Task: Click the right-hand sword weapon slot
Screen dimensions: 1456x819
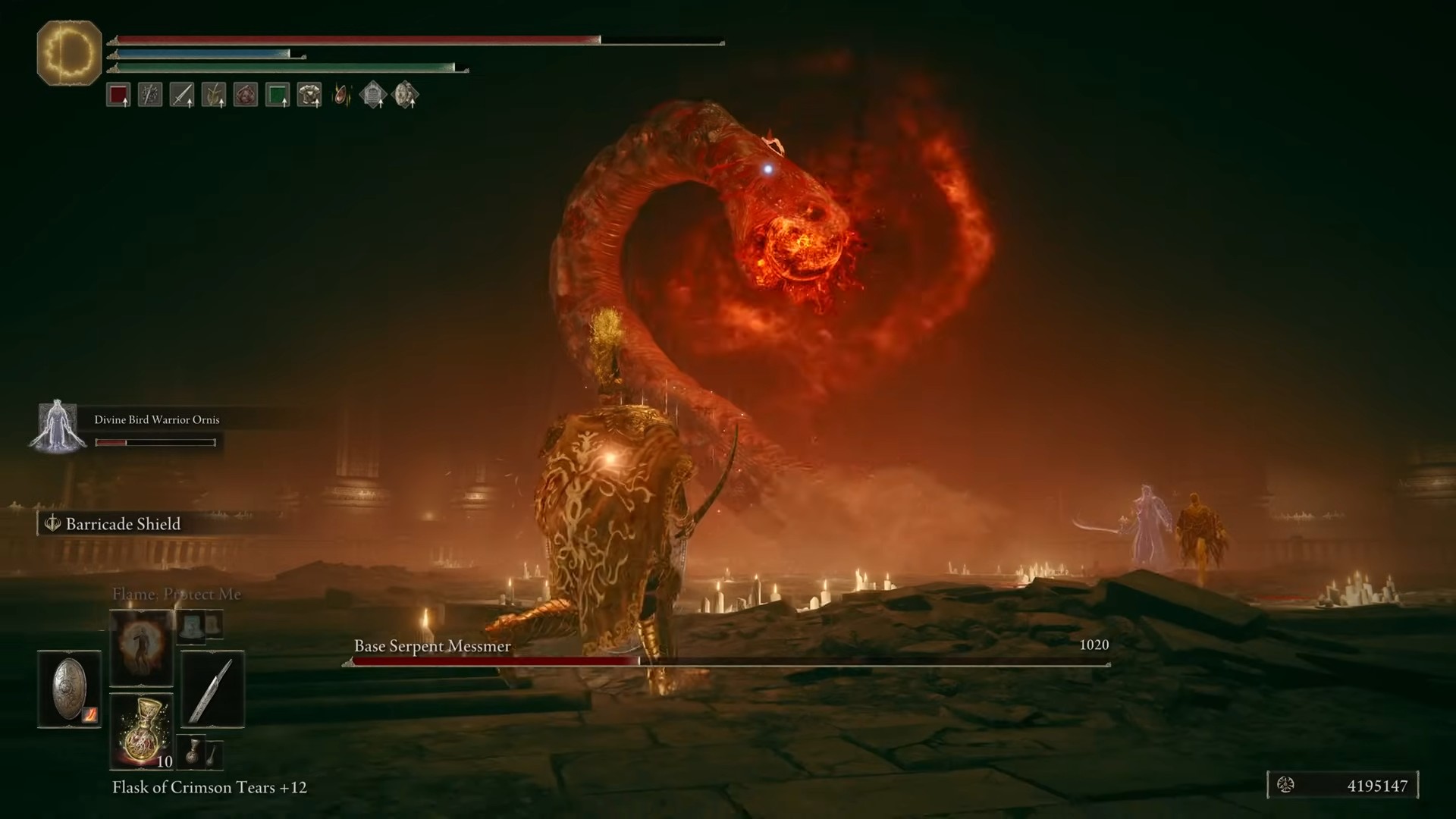Action: [x=212, y=689]
